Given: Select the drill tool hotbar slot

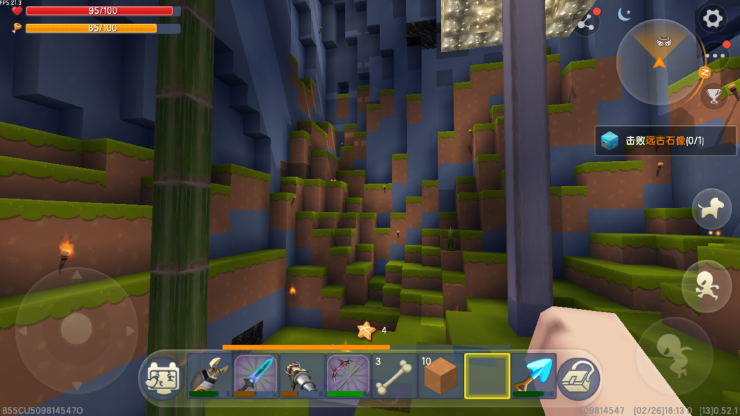Looking at the screenshot, I should (301, 376).
